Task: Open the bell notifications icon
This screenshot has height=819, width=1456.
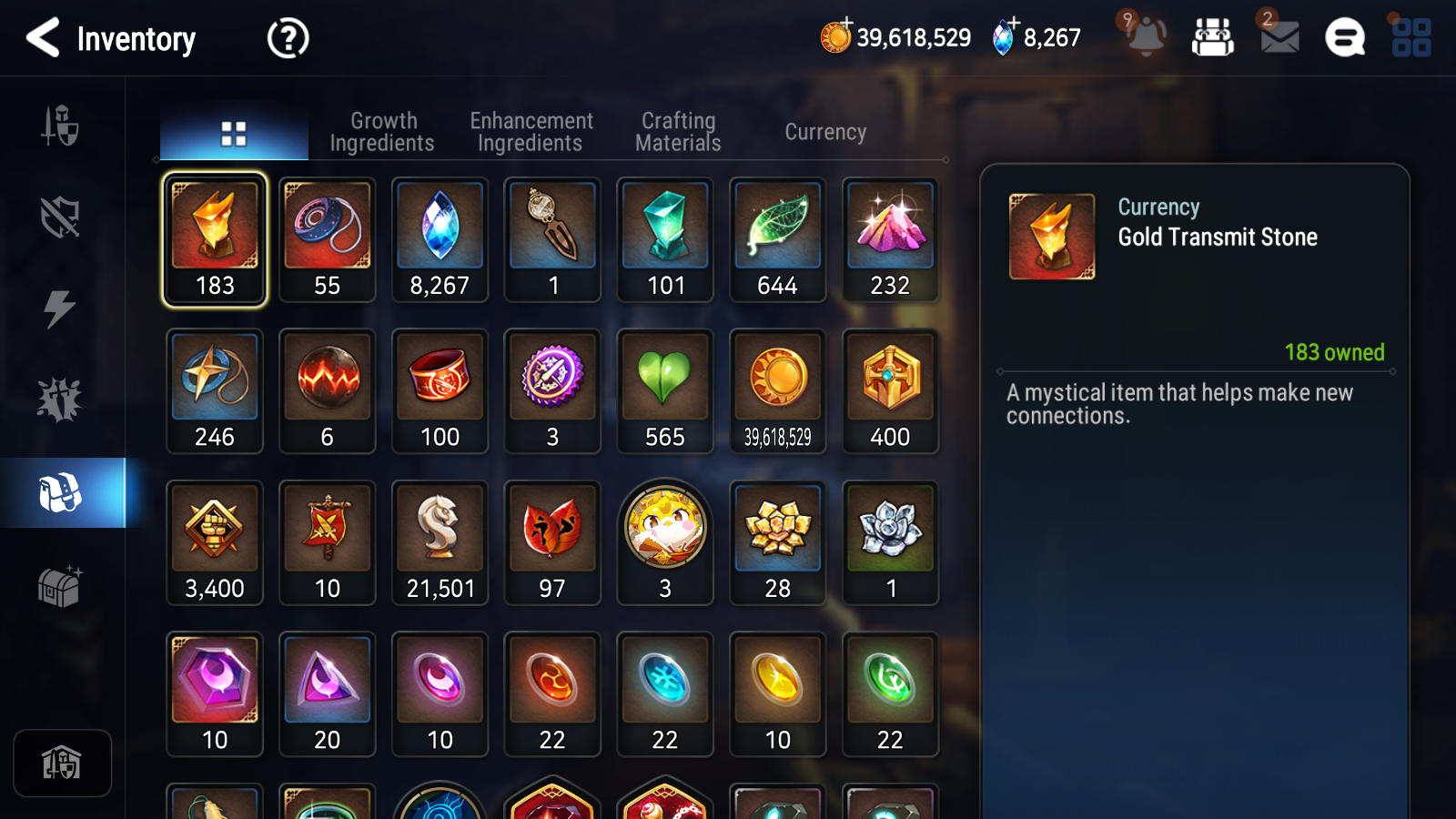Action: click(x=1146, y=37)
